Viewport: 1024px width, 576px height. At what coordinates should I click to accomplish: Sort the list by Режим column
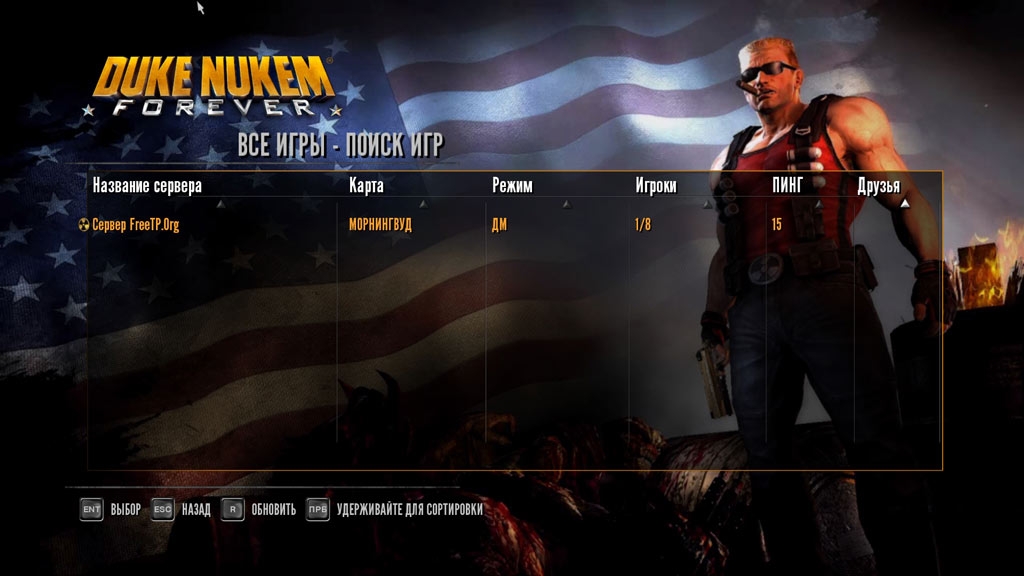coord(512,186)
